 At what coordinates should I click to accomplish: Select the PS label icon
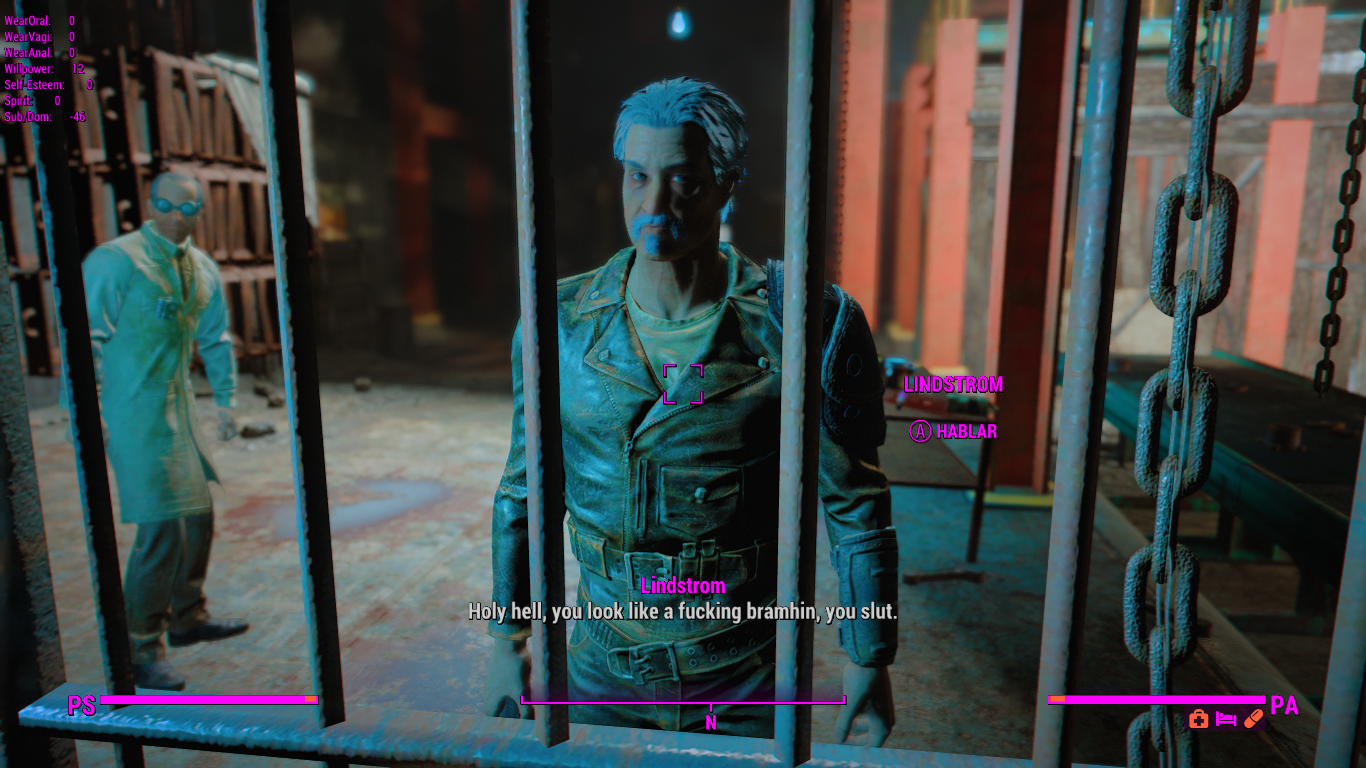pyautogui.click(x=81, y=704)
